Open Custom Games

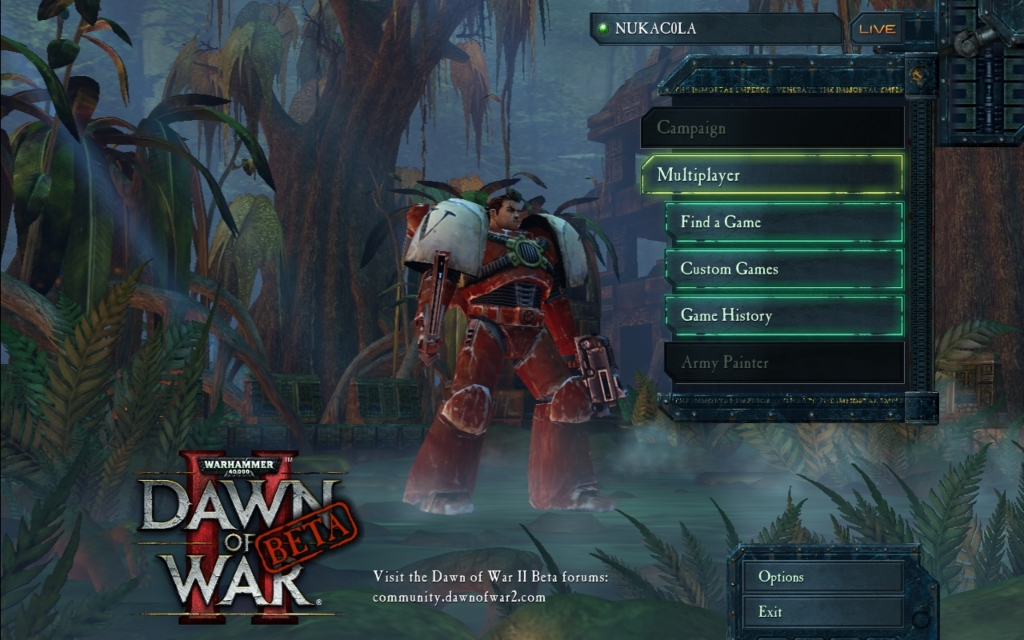(784, 269)
